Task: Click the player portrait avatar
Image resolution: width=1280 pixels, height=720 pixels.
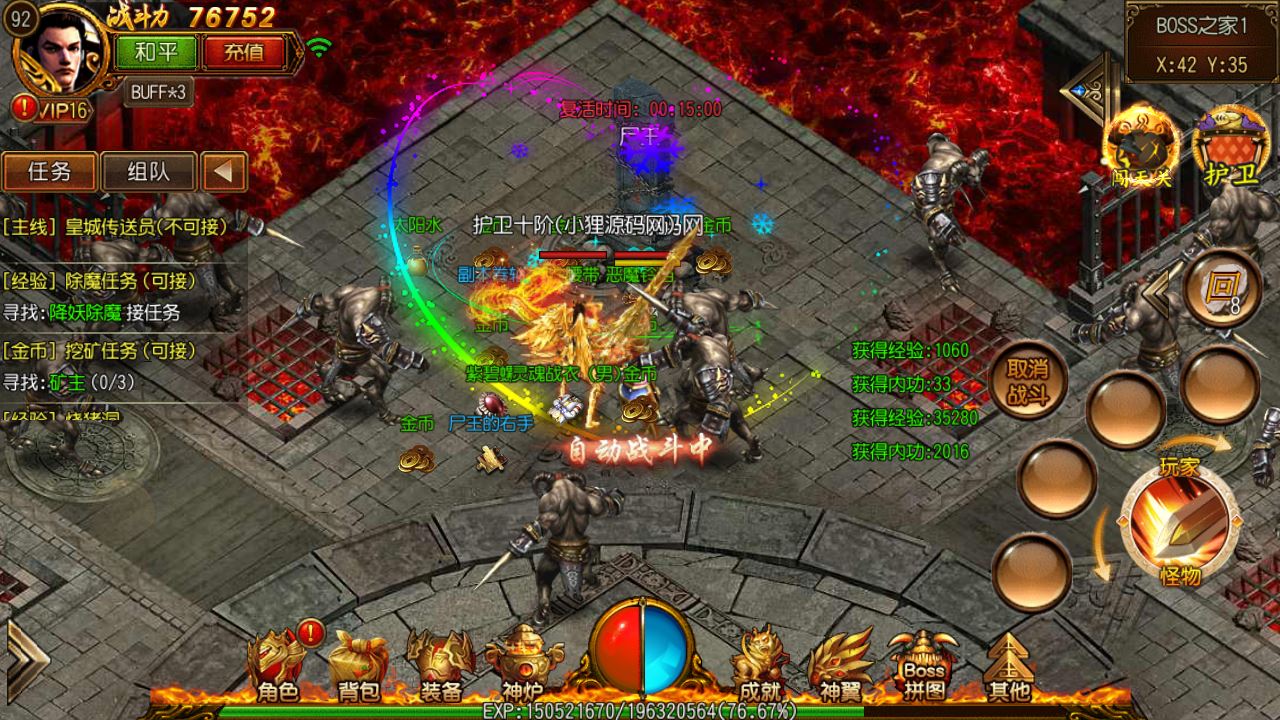Action: tap(70, 50)
